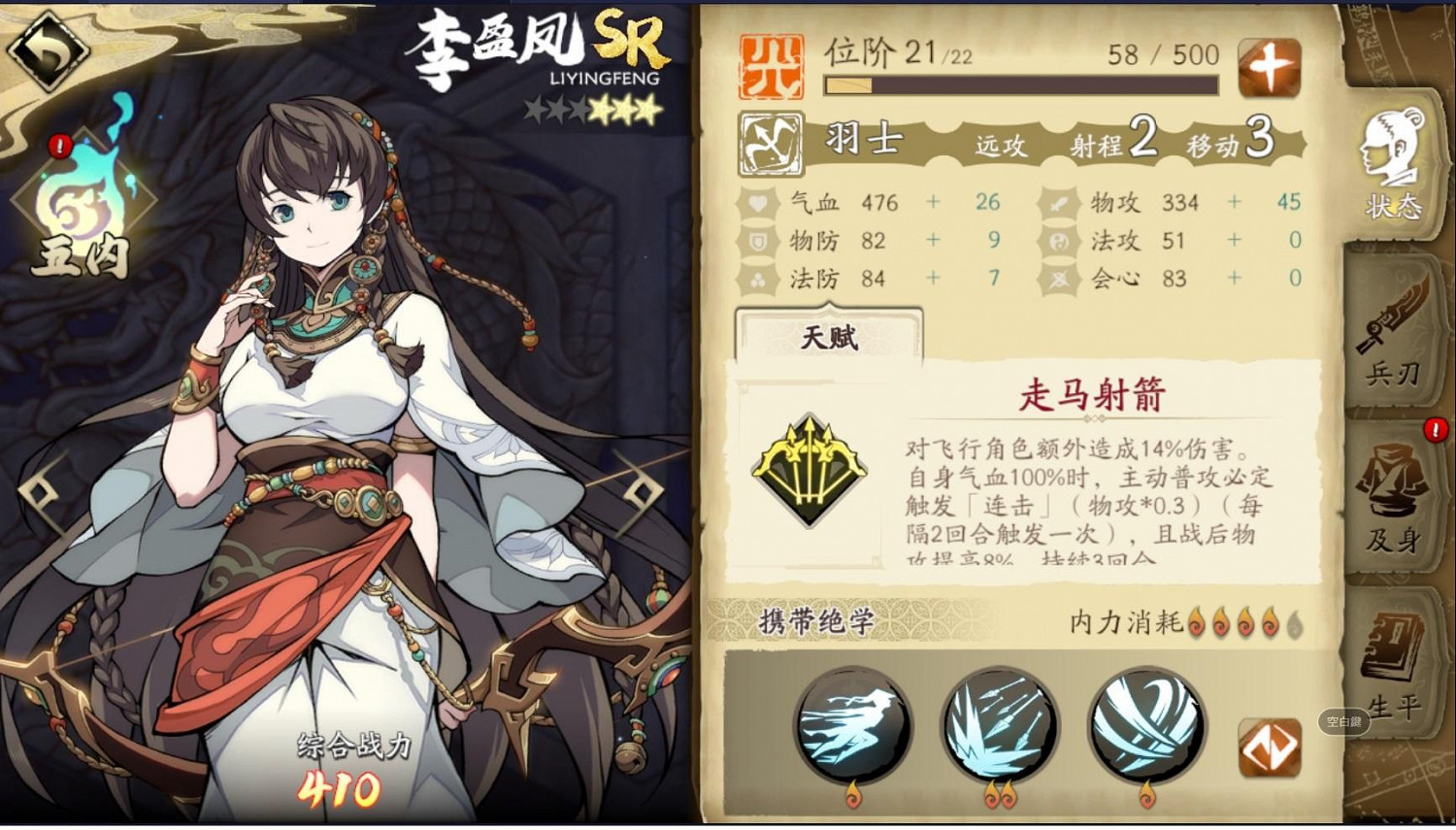Viewport: 1456px width, 830px height.
Task: Select the first 携带绝学 skill orb
Action: [x=852, y=723]
